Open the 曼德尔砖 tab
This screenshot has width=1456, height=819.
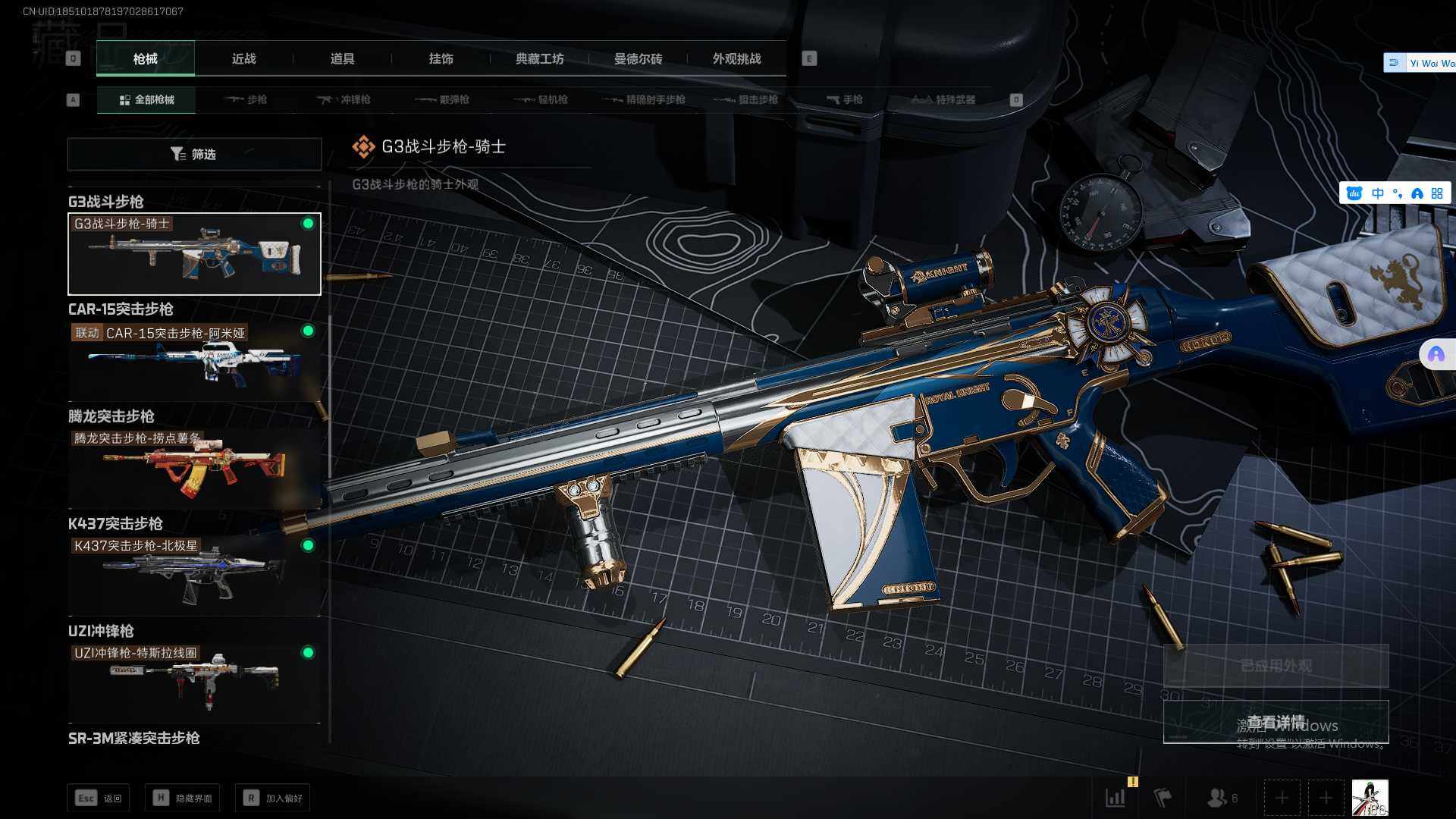tap(638, 59)
